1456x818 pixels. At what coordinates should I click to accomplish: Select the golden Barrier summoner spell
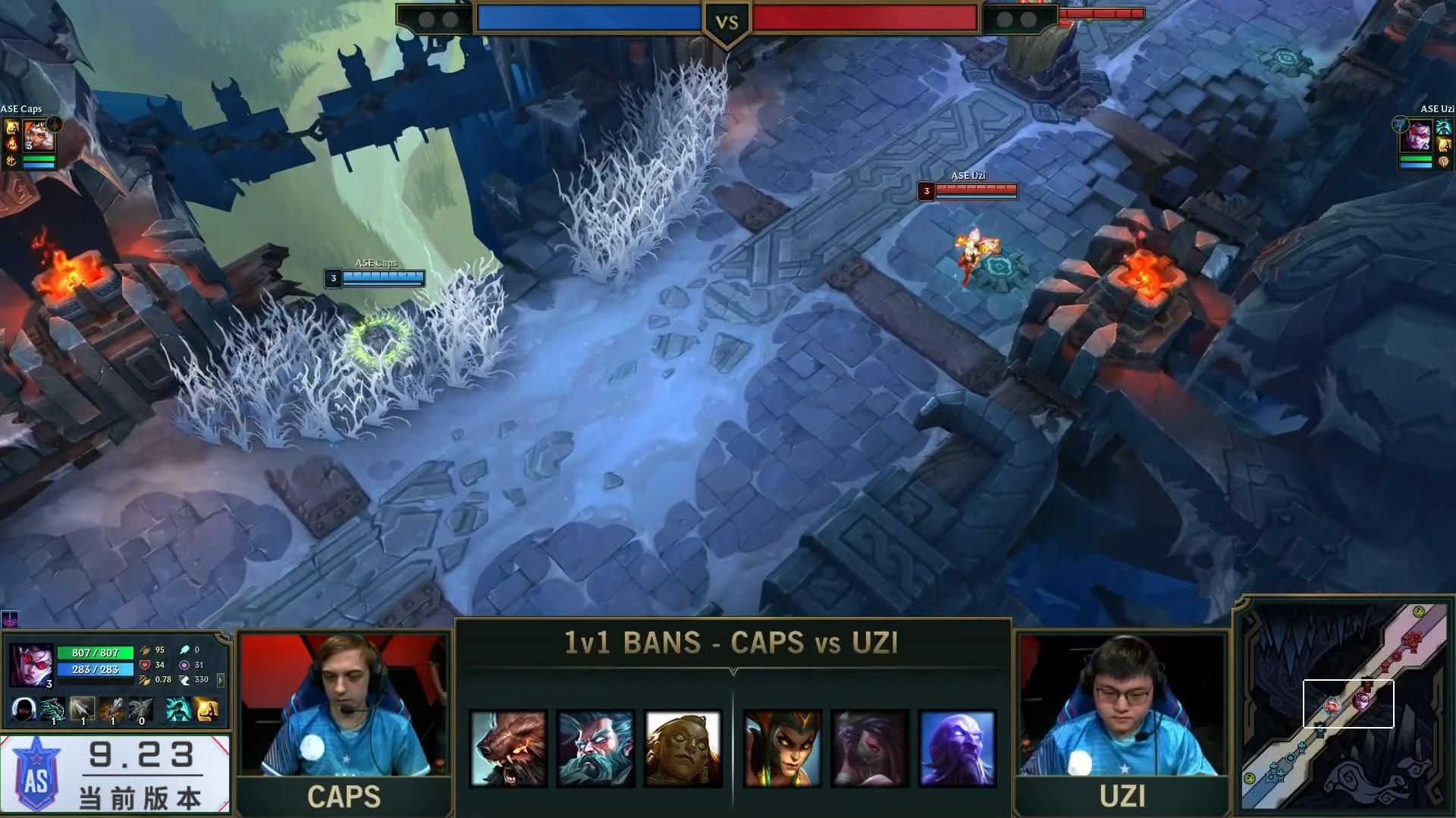click(x=206, y=710)
